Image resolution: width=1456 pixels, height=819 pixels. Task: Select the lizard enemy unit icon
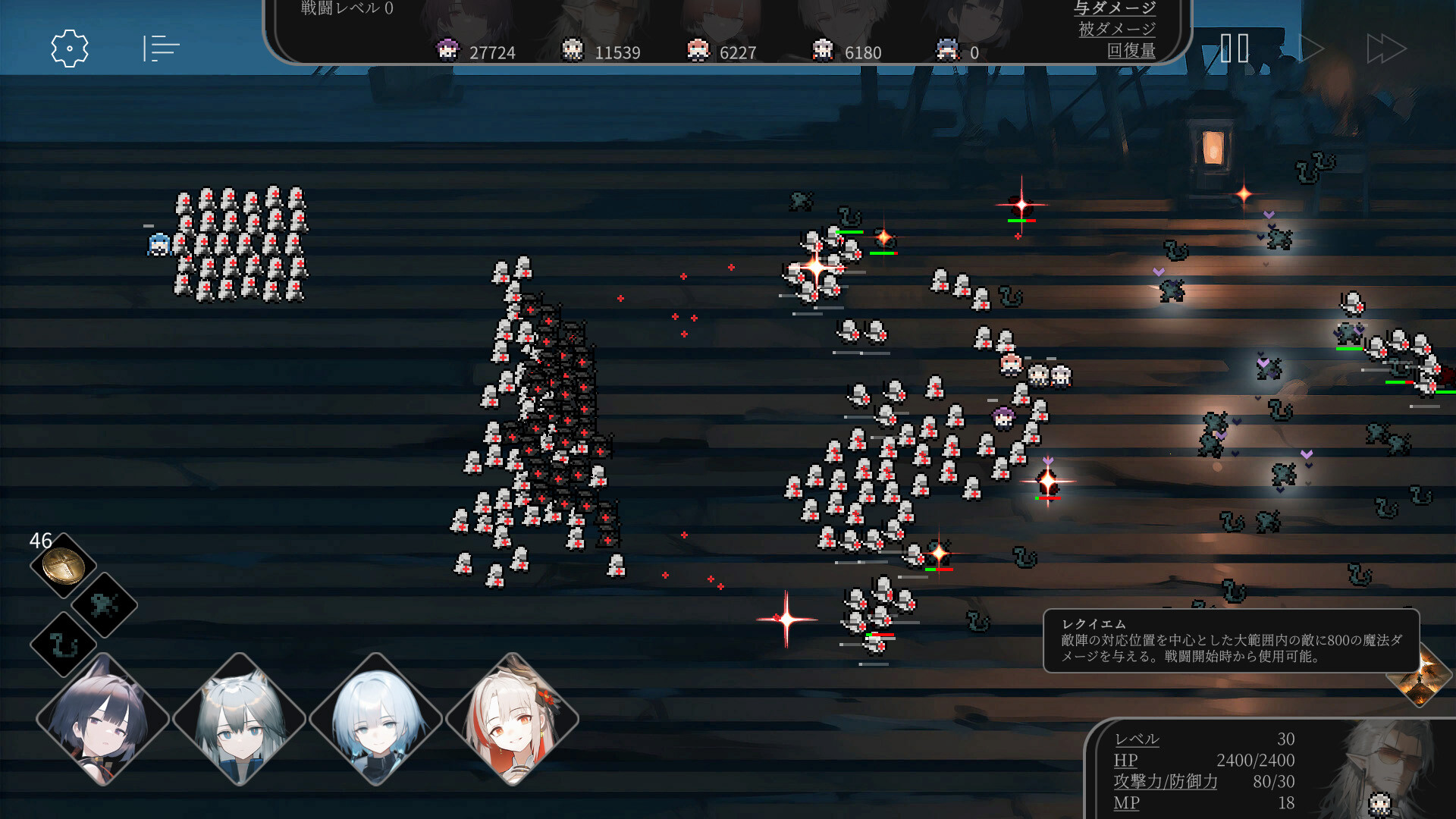105,607
